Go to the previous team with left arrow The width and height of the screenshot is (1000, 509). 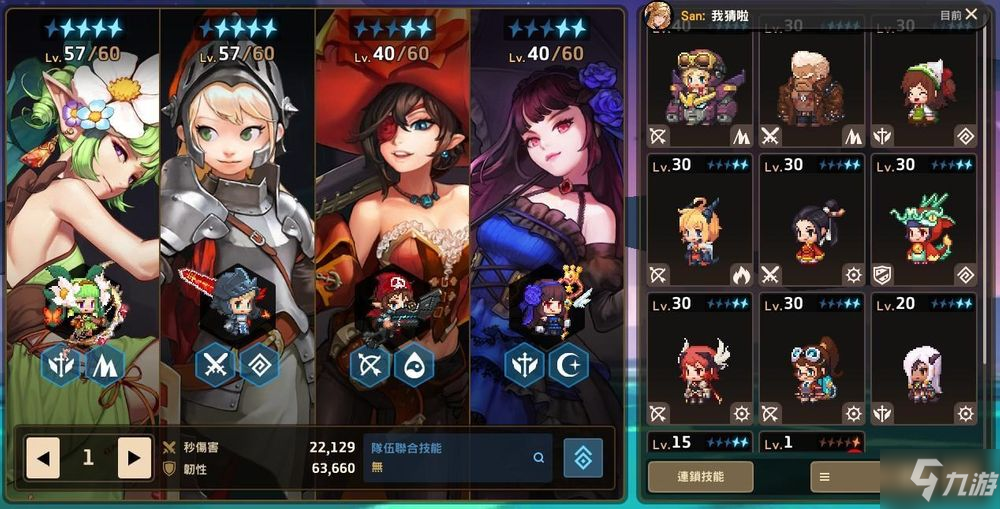43,458
